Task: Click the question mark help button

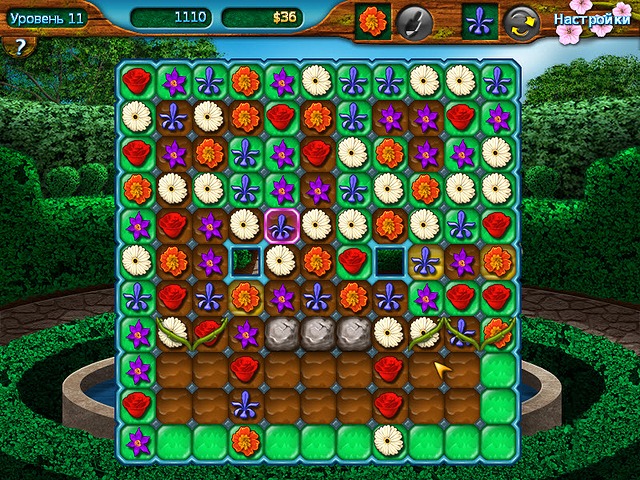Action: click(x=18, y=48)
